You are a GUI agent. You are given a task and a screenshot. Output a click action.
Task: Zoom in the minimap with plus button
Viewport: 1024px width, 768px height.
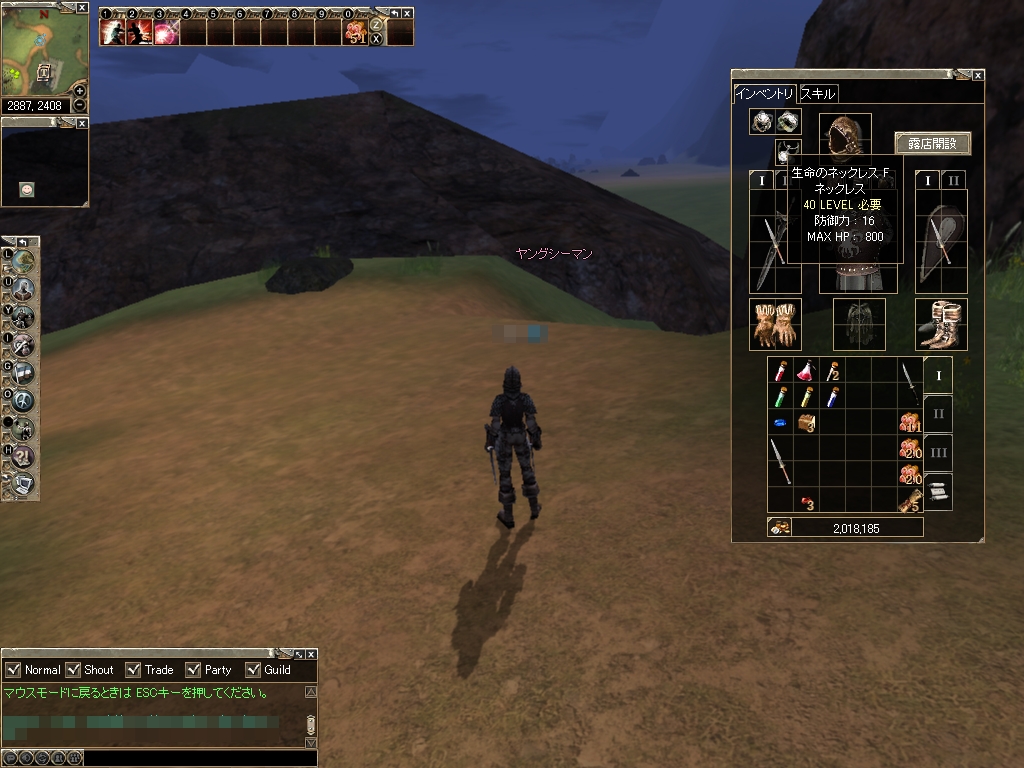coord(80,90)
